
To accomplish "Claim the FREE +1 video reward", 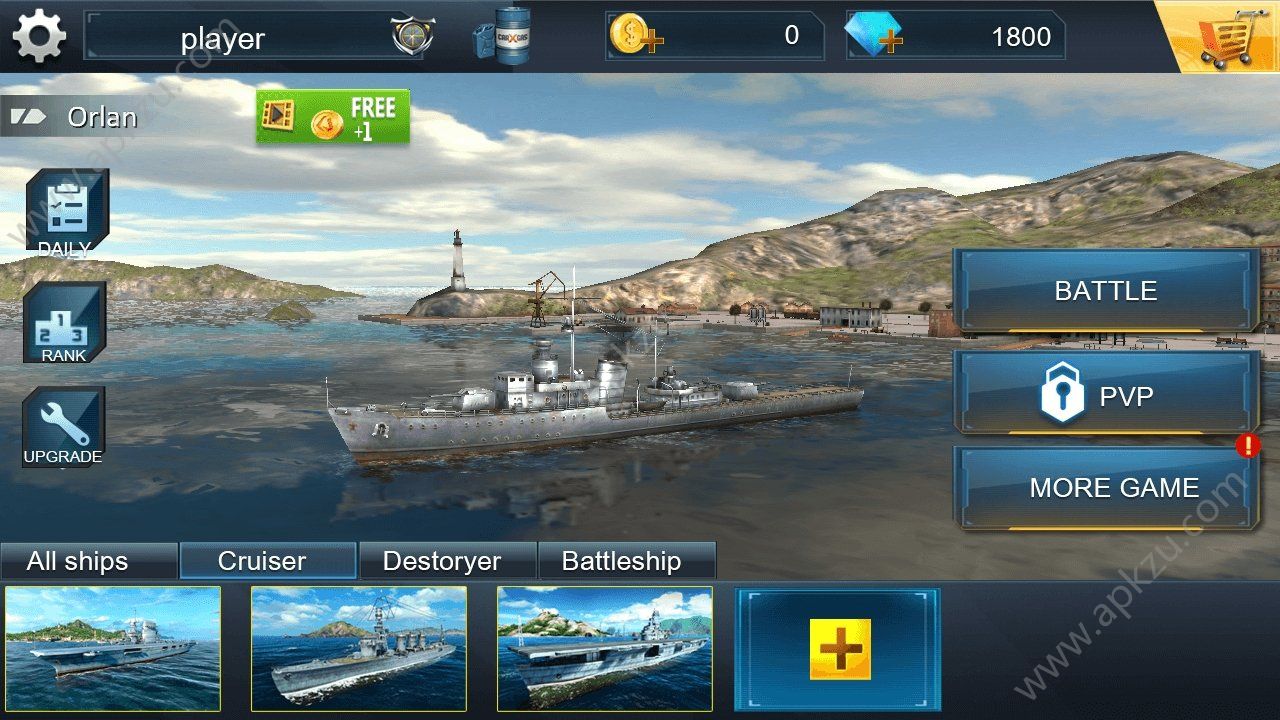I will pyautogui.click(x=332, y=116).
